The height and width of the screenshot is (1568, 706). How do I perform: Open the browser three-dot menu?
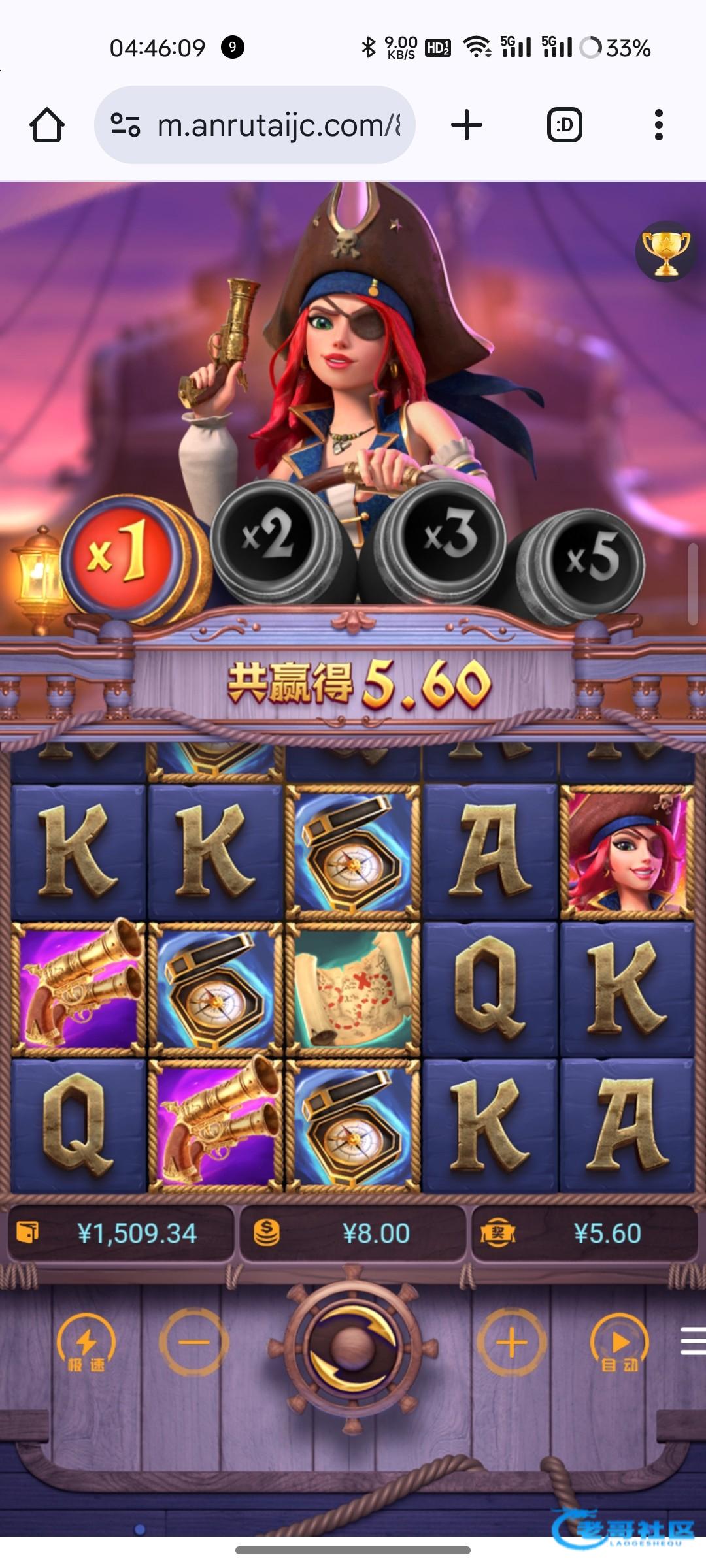point(658,125)
